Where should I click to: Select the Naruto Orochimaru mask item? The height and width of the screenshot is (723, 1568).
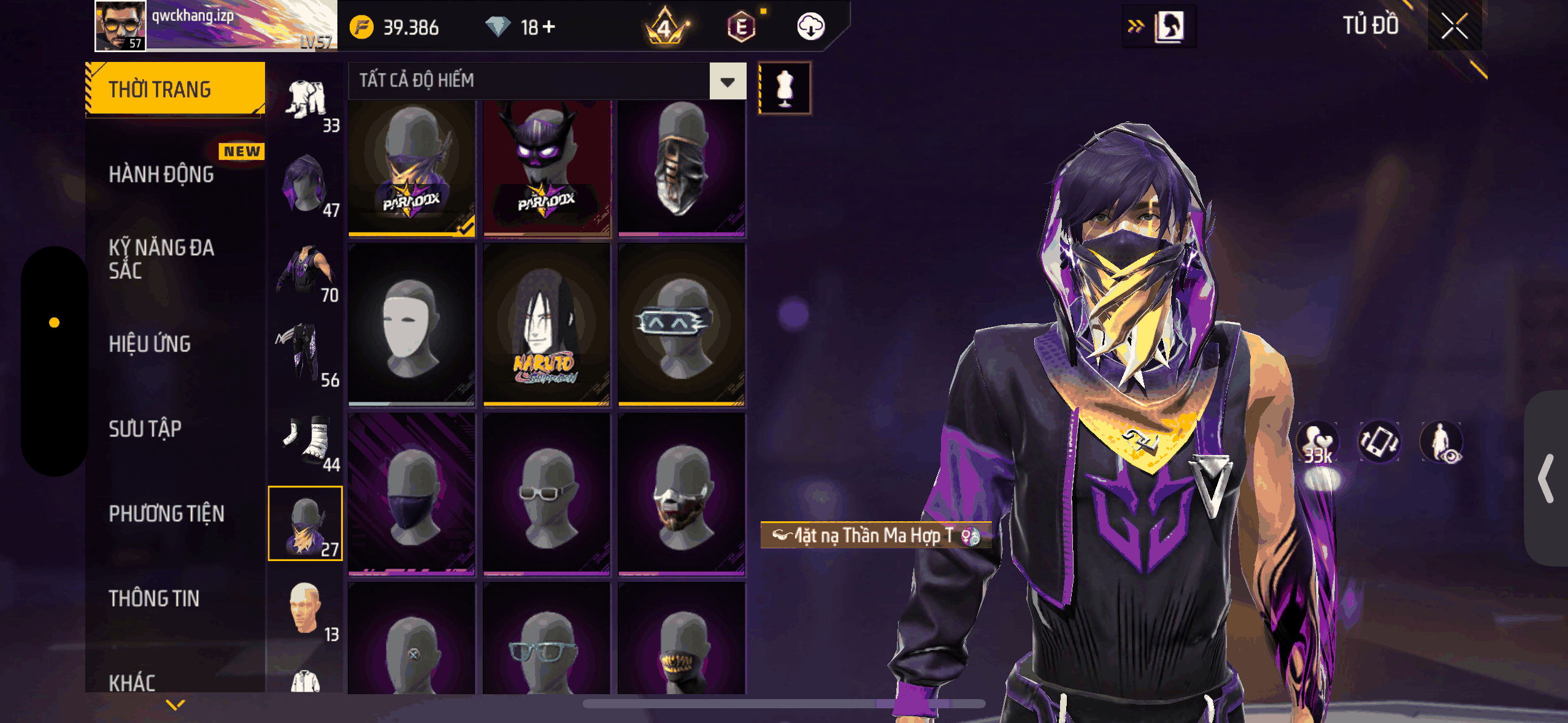tap(546, 325)
